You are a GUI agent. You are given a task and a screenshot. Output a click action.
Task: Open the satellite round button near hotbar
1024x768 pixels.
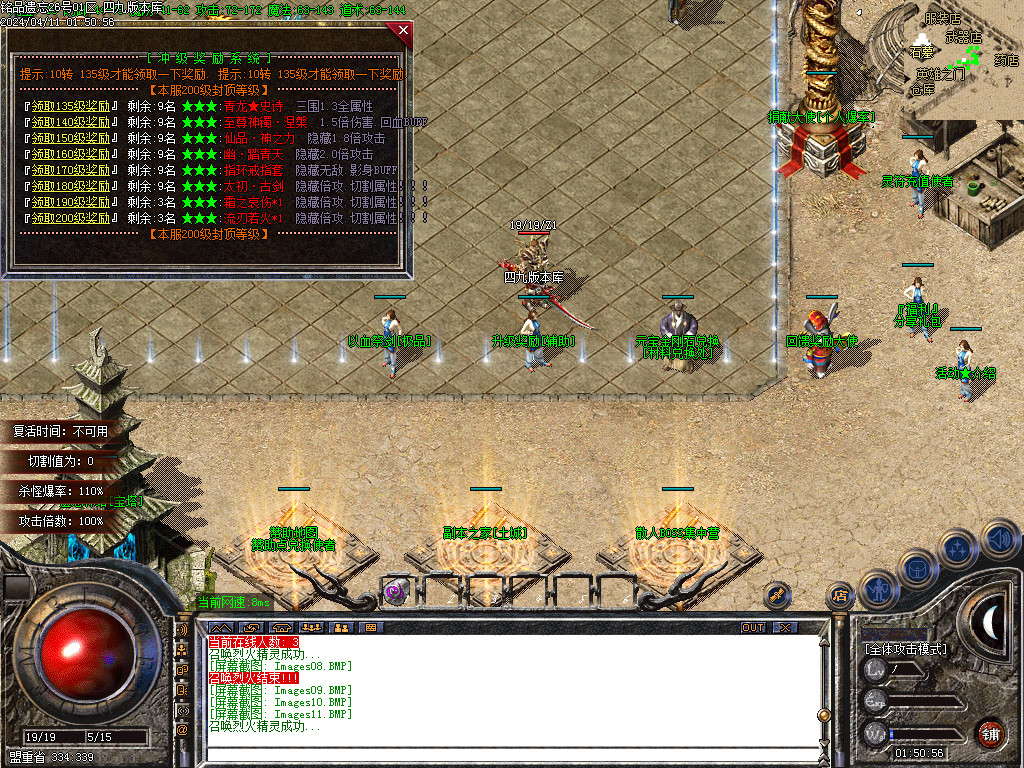[x=778, y=596]
